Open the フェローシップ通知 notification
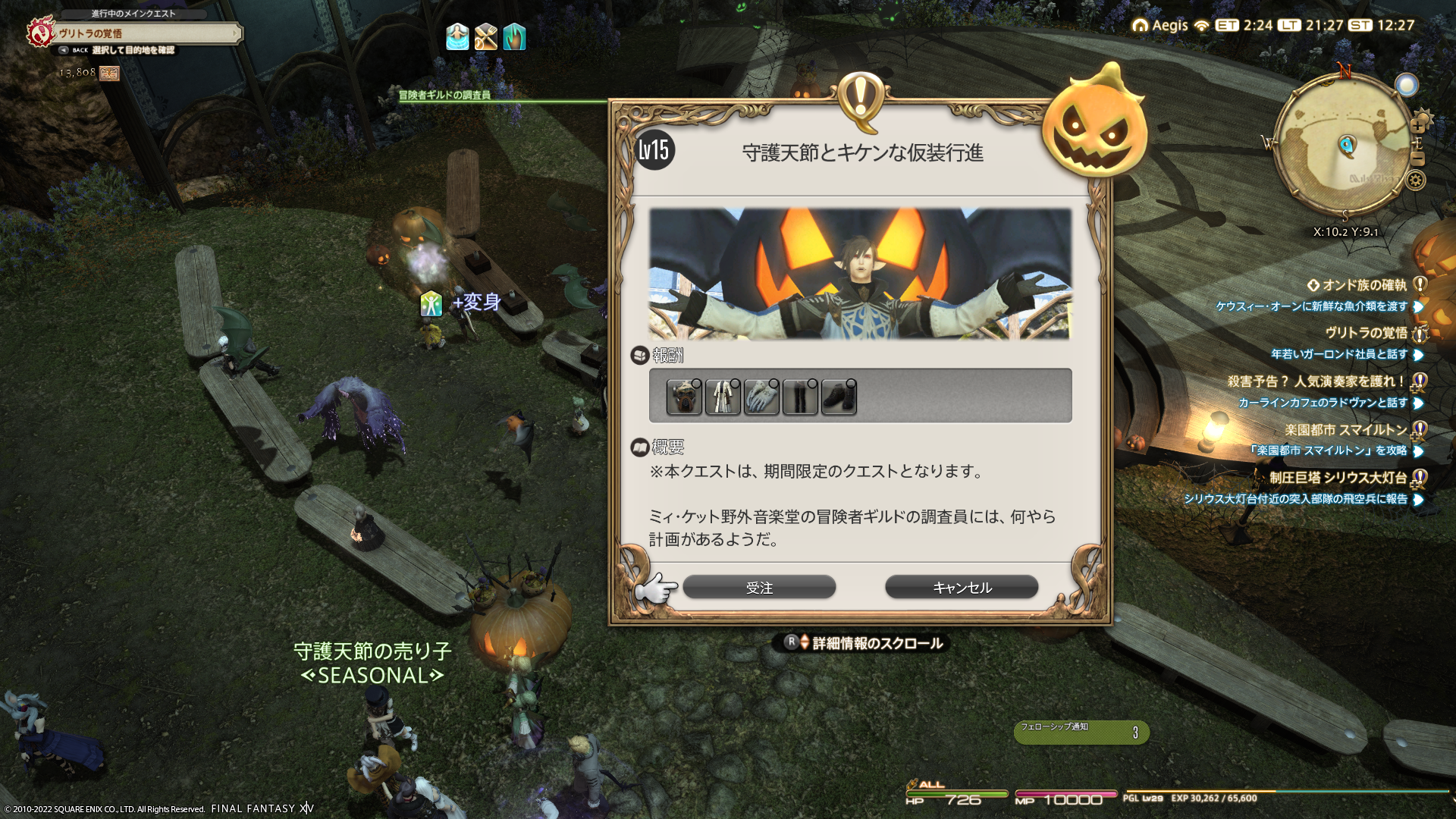This screenshot has width=1456, height=819. coord(1081,732)
